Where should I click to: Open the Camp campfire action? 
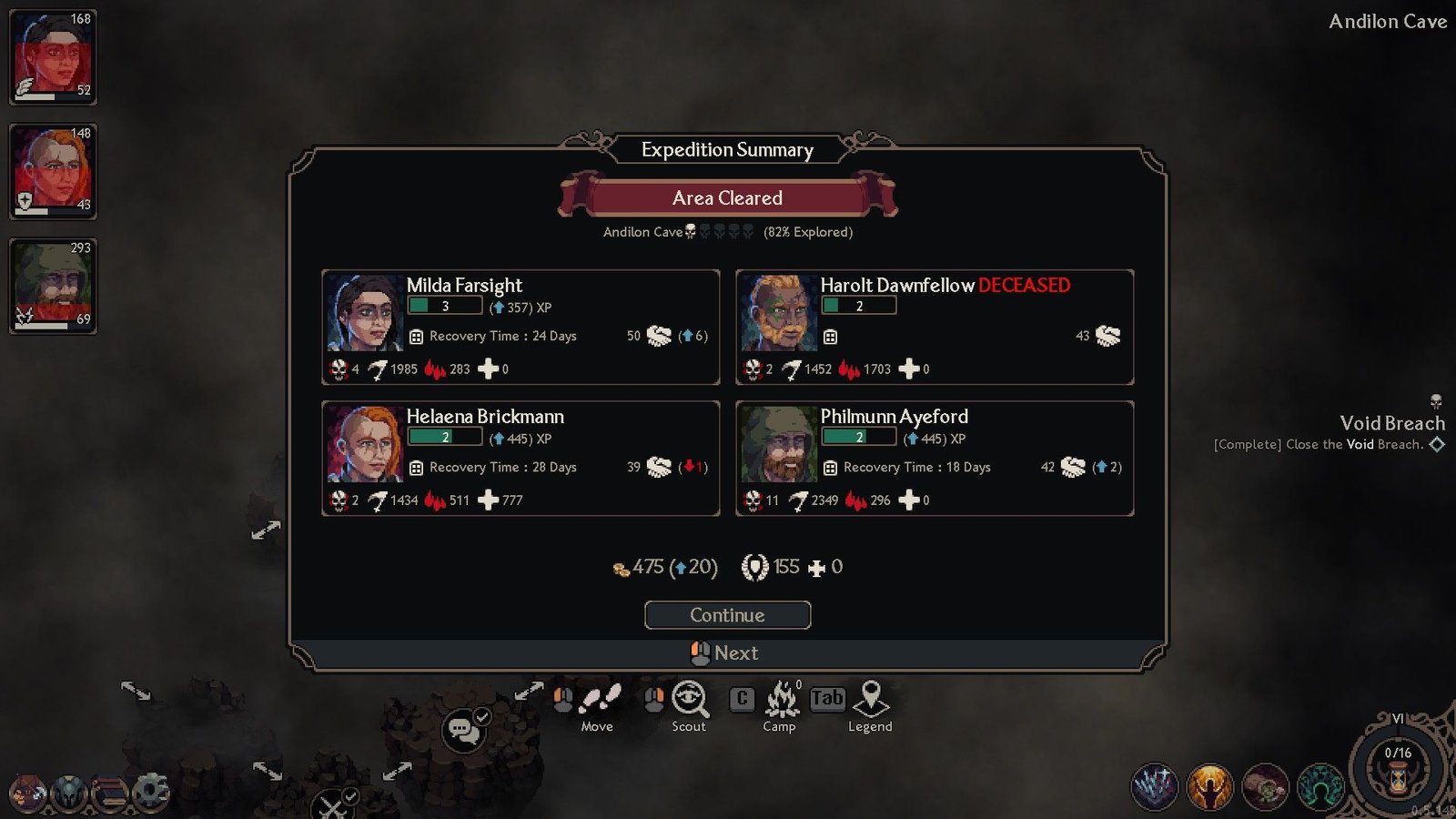[x=781, y=700]
